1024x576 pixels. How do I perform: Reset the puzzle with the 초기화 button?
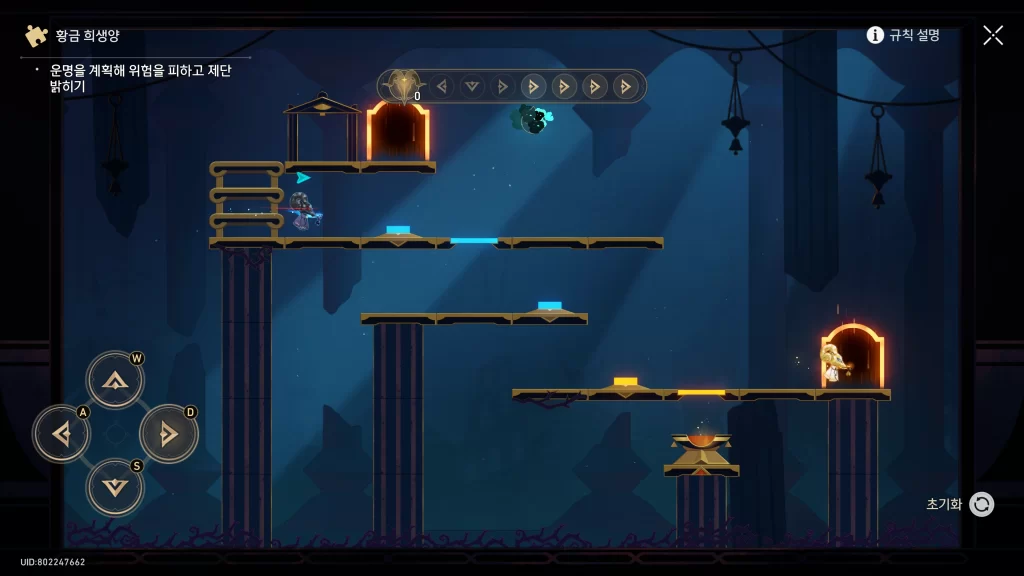coord(980,504)
